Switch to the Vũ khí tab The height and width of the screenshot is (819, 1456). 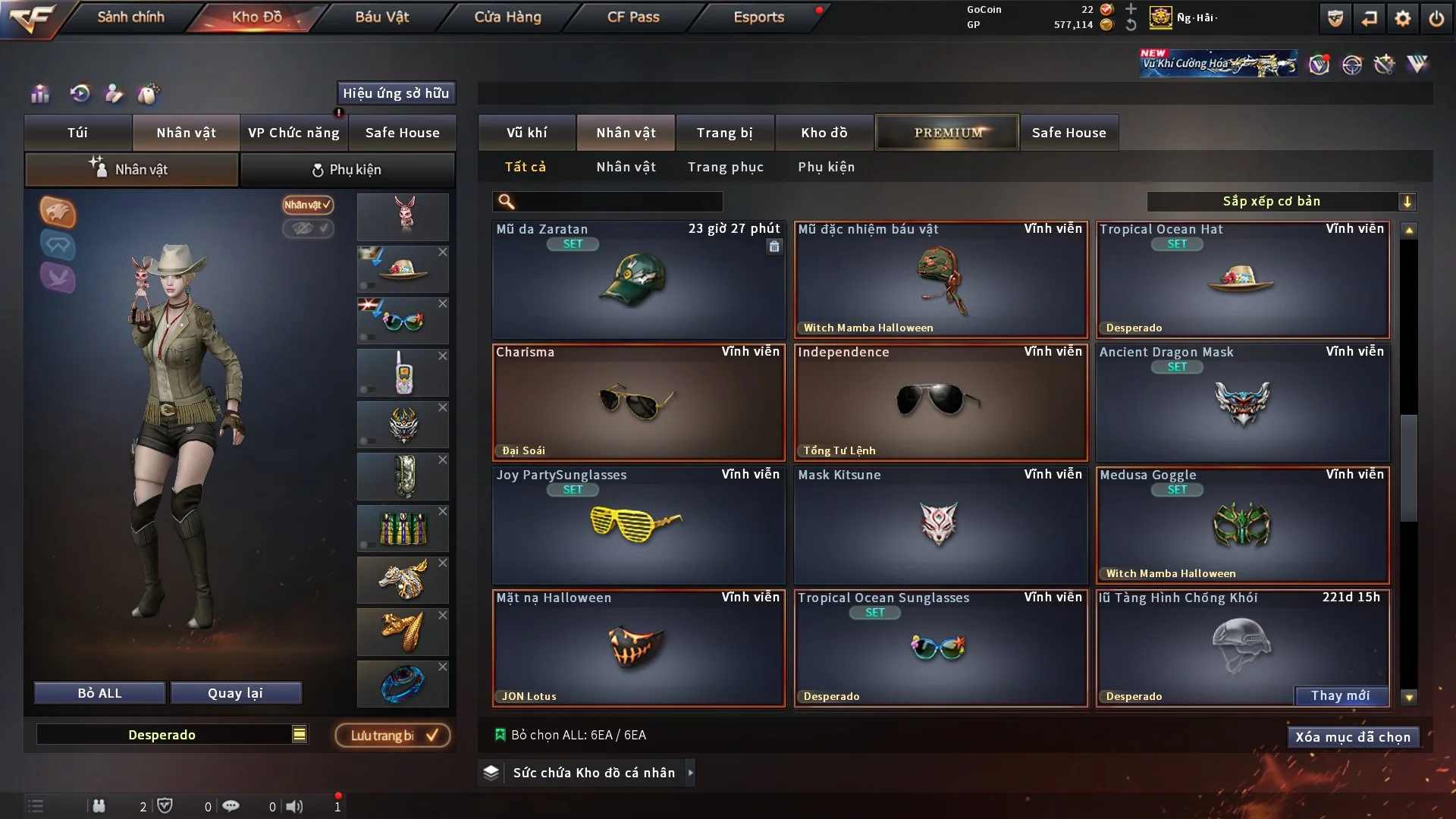click(526, 133)
